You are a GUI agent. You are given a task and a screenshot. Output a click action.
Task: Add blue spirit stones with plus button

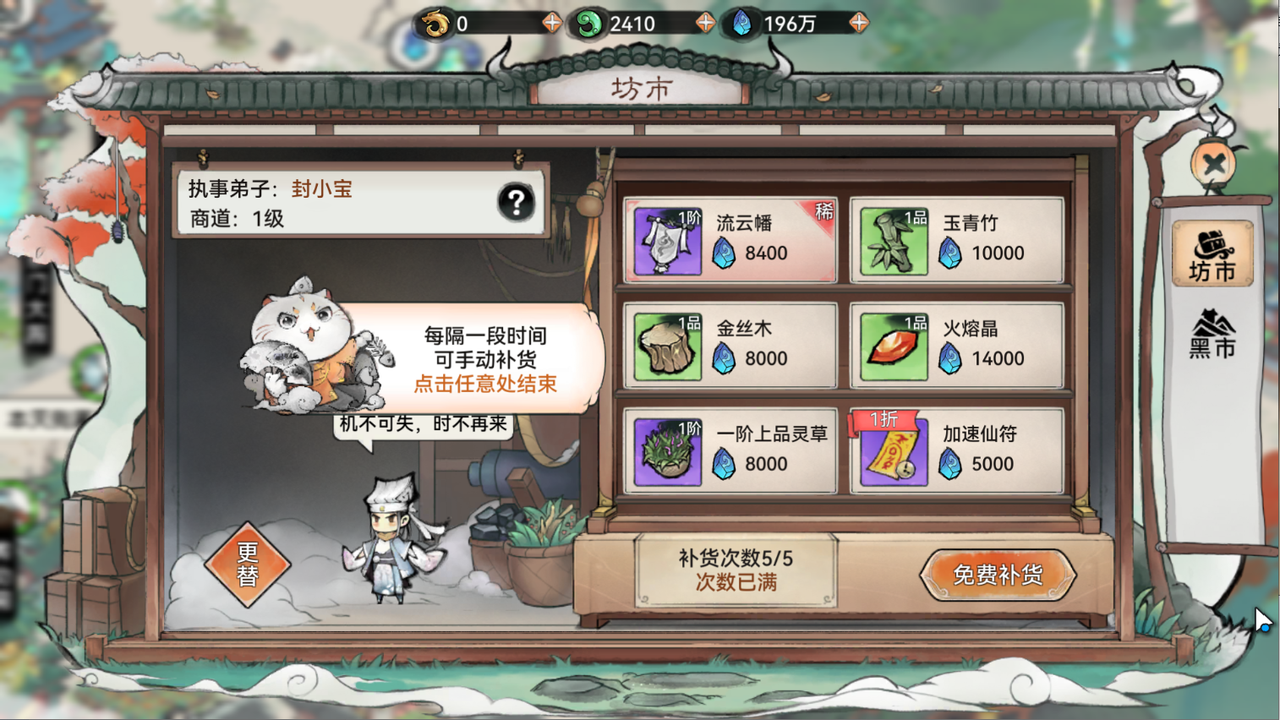858,23
